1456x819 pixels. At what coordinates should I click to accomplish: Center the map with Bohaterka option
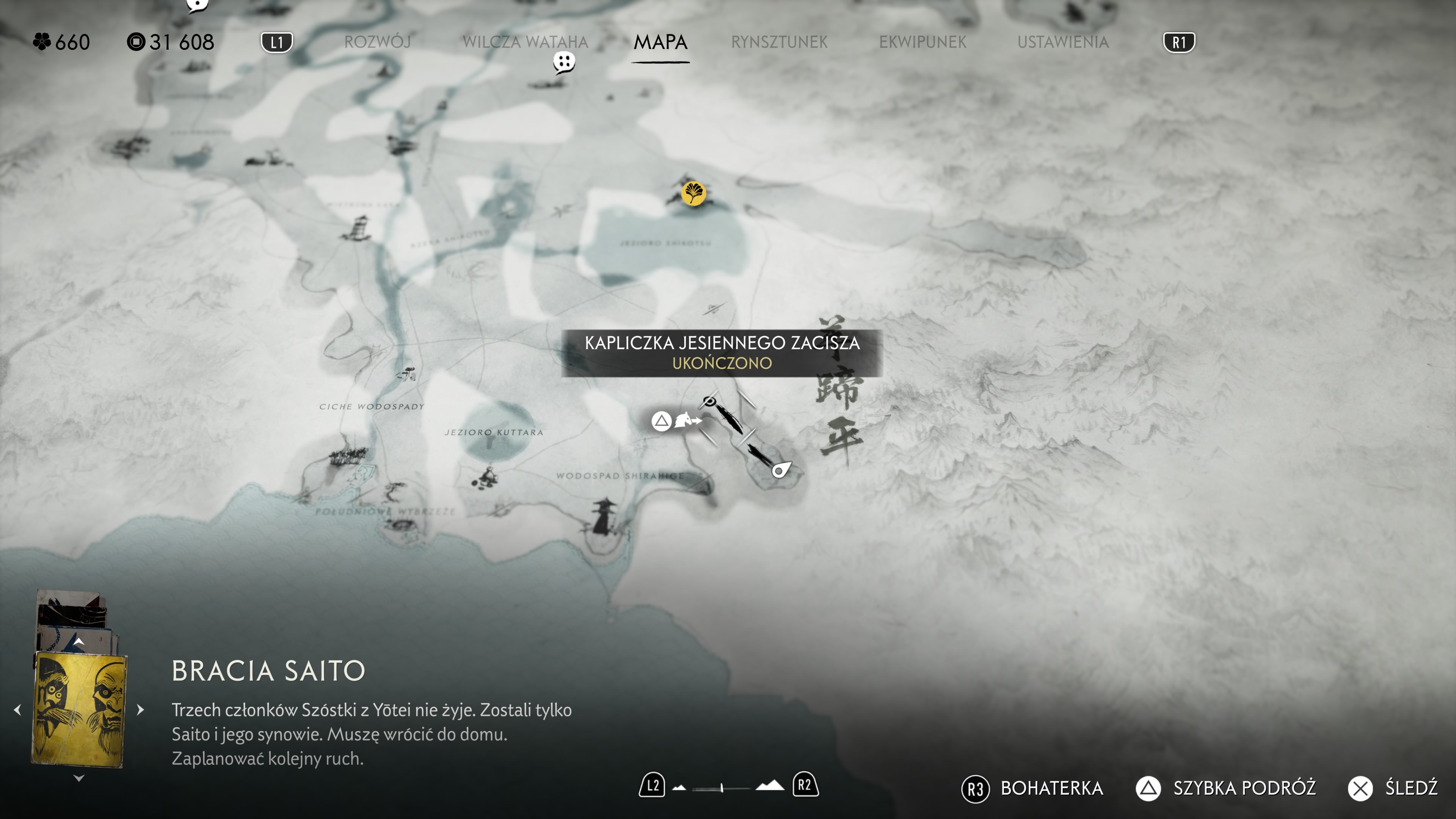tap(1051, 788)
